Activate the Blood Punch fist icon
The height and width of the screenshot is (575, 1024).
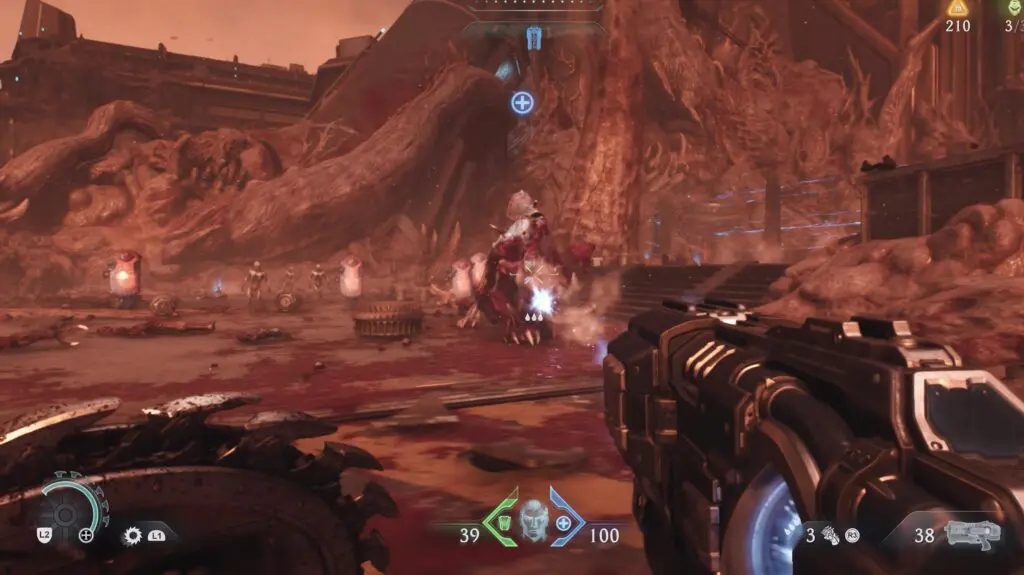pyautogui.click(x=829, y=536)
